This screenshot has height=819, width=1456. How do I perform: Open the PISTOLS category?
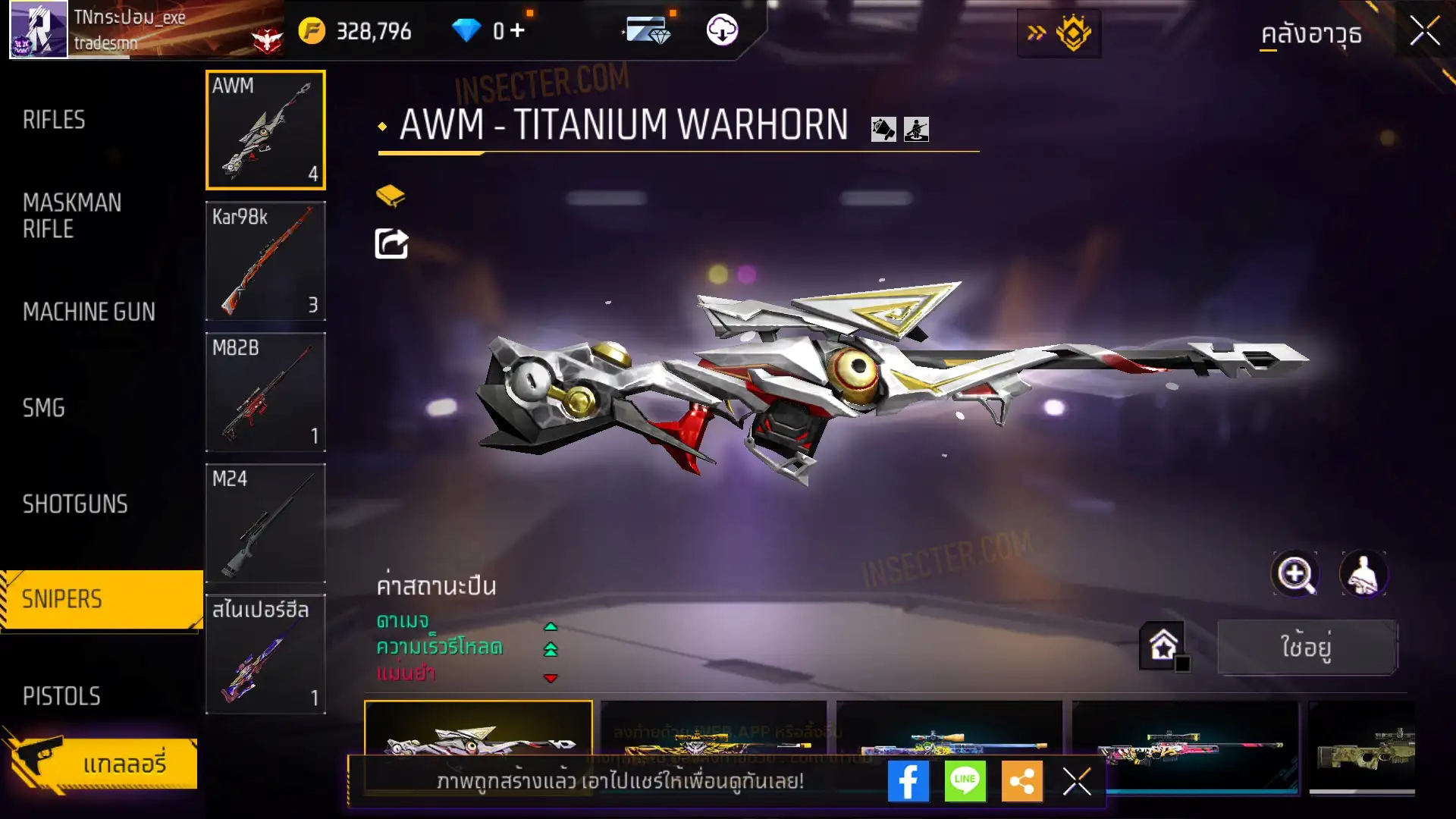[x=61, y=696]
